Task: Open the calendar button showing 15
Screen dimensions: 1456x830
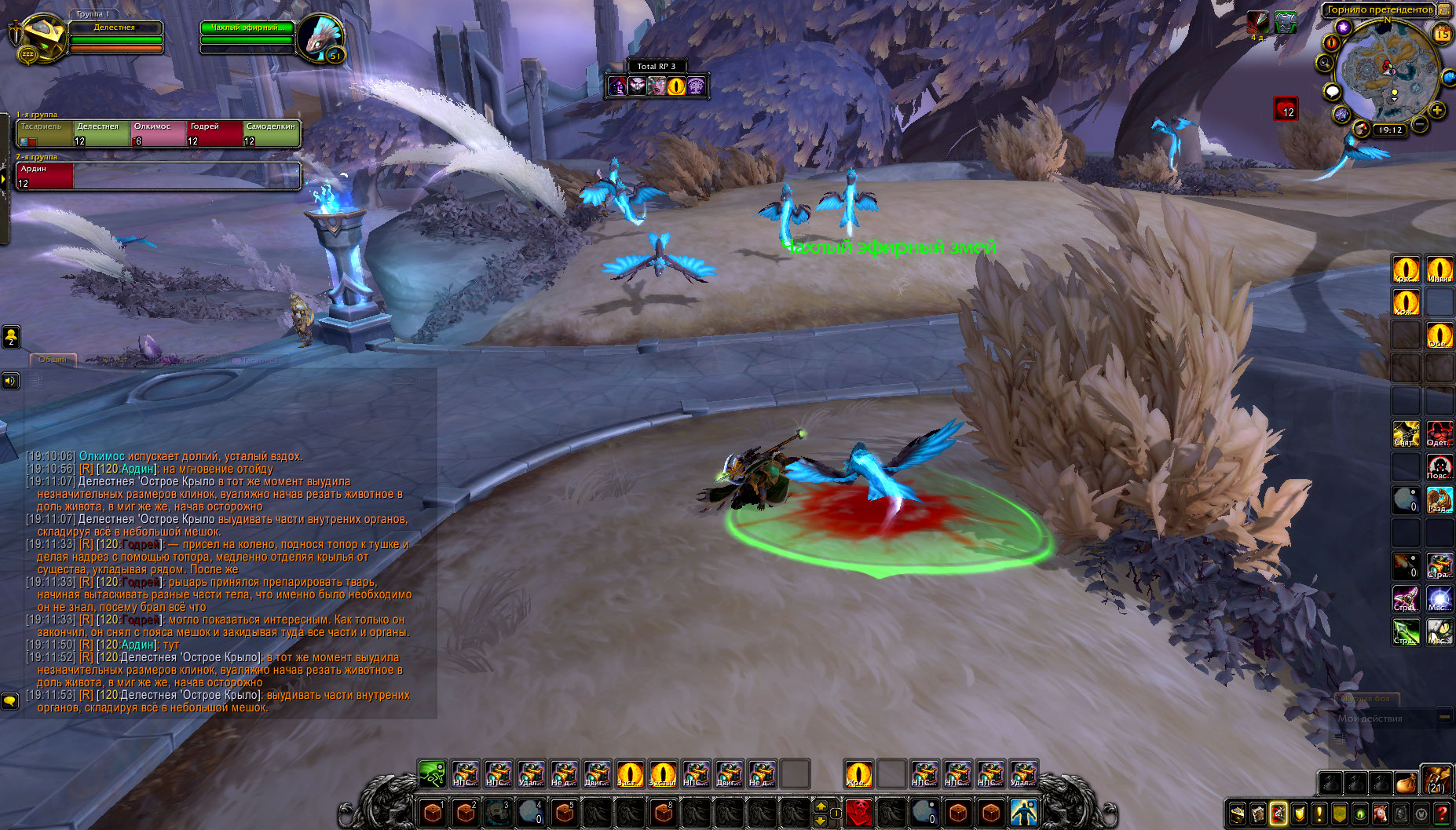Action: coord(1443,34)
